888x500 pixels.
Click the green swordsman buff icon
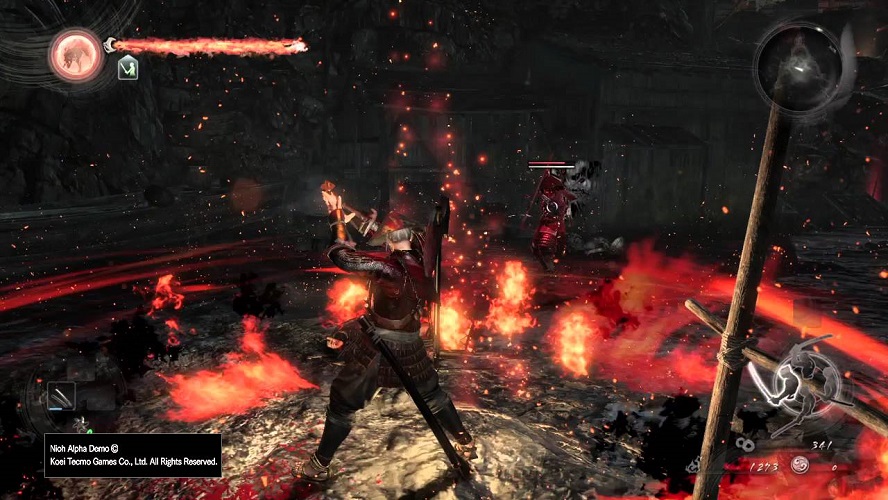pos(127,68)
